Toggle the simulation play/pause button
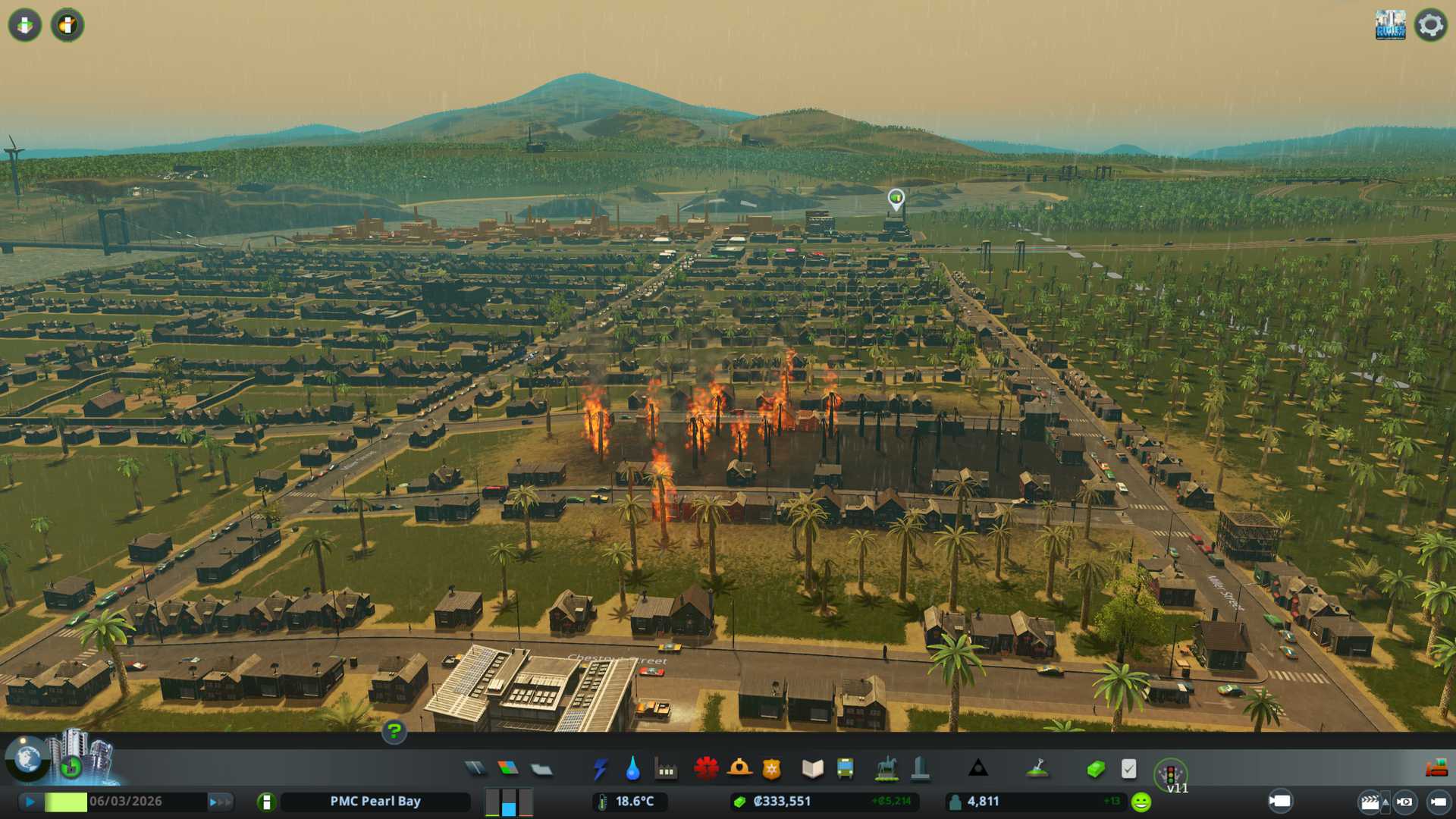The width and height of the screenshot is (1456, 819). pos(30,802)
